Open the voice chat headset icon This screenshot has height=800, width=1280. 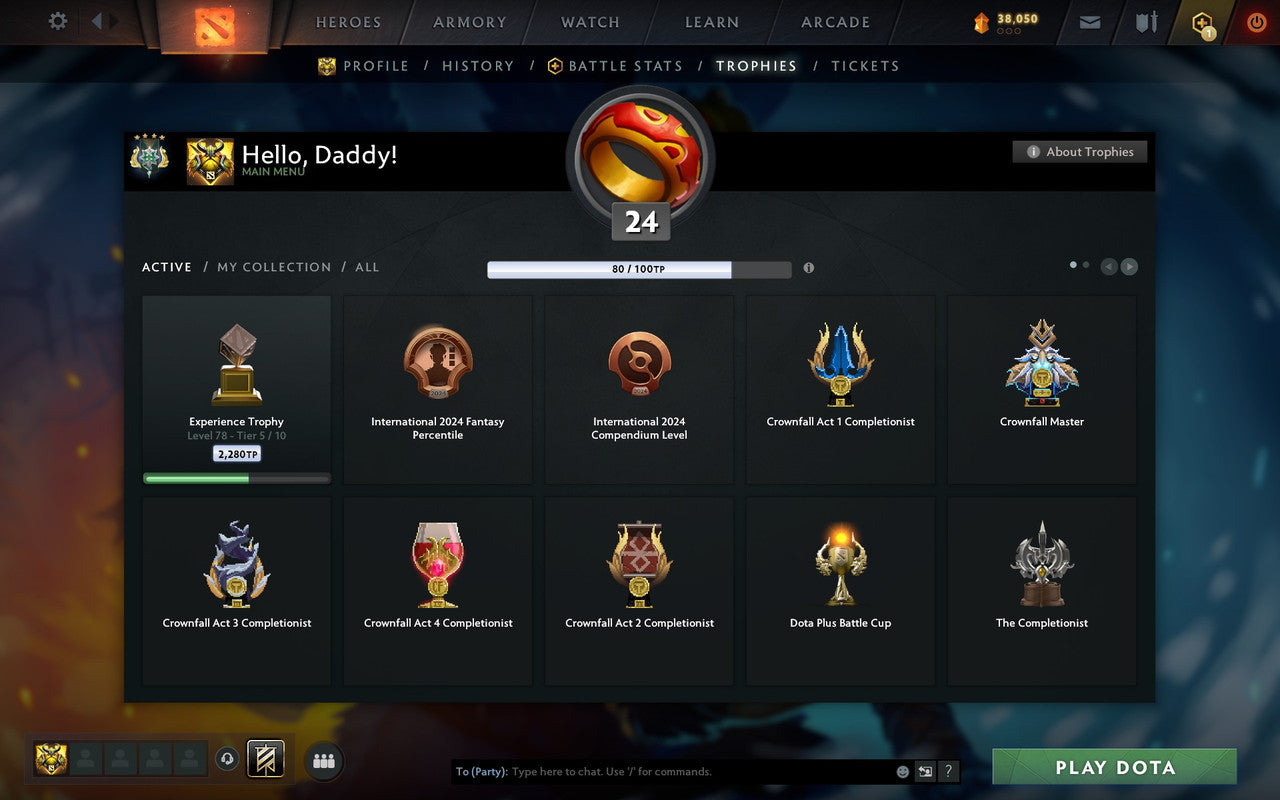tap(228, 760)
